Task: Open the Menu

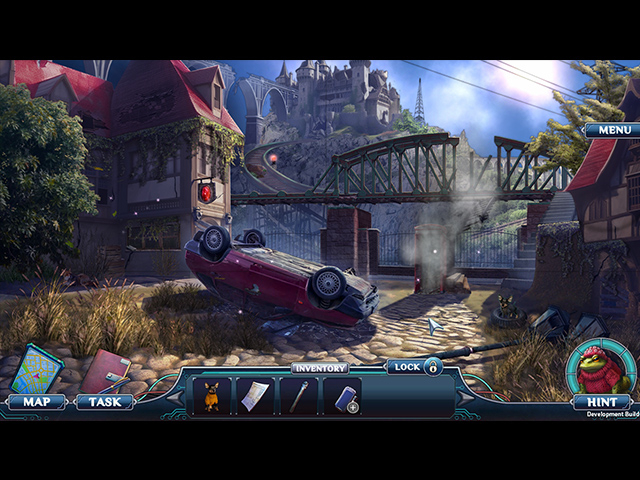Action: tap(612, 130)
